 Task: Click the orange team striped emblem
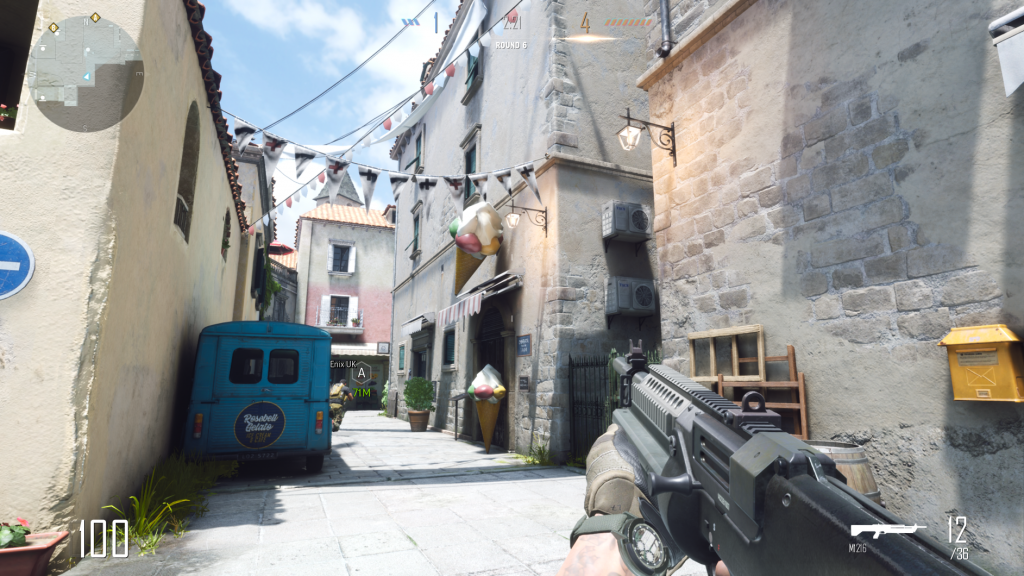tap(628, 22)
